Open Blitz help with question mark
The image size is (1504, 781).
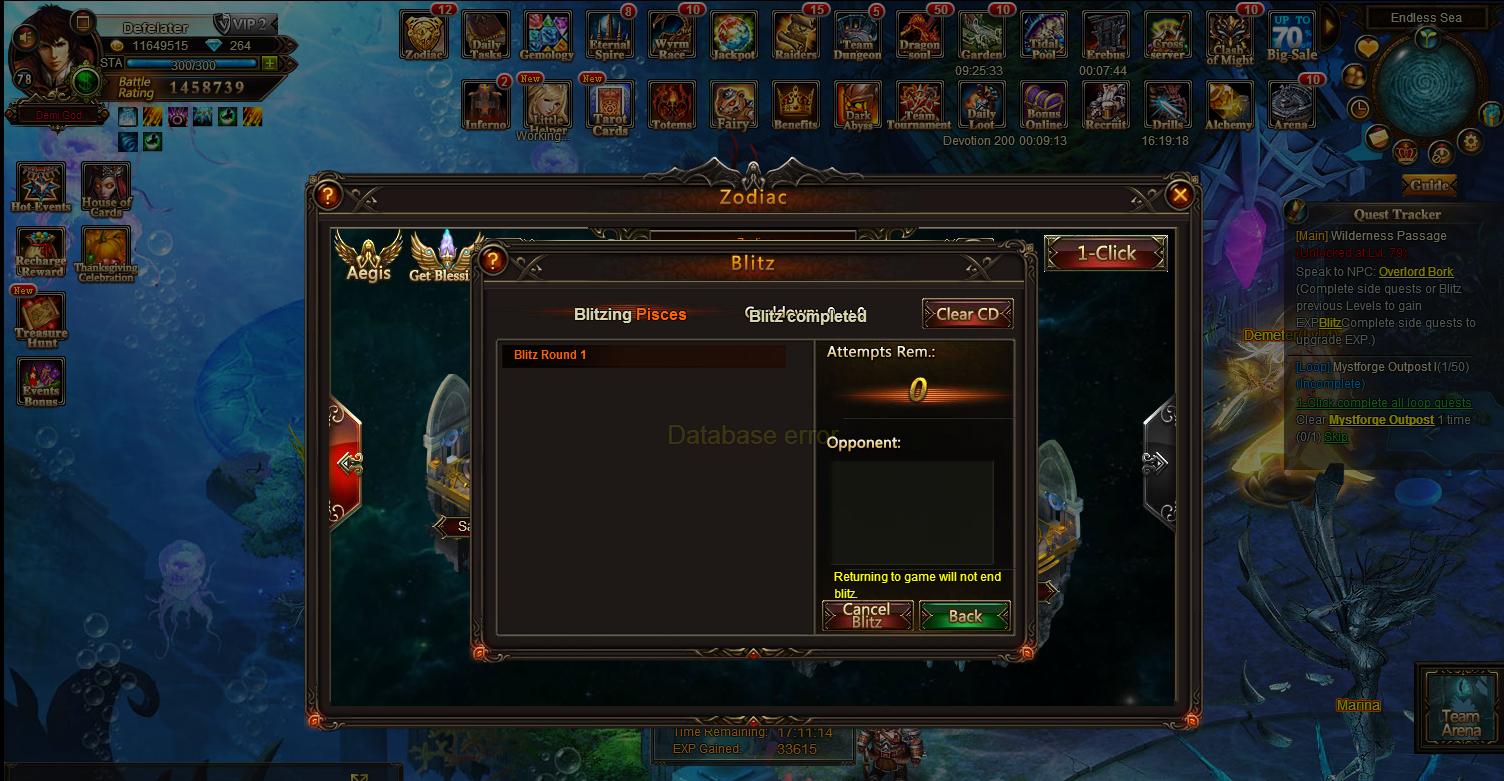pos(492,262)
